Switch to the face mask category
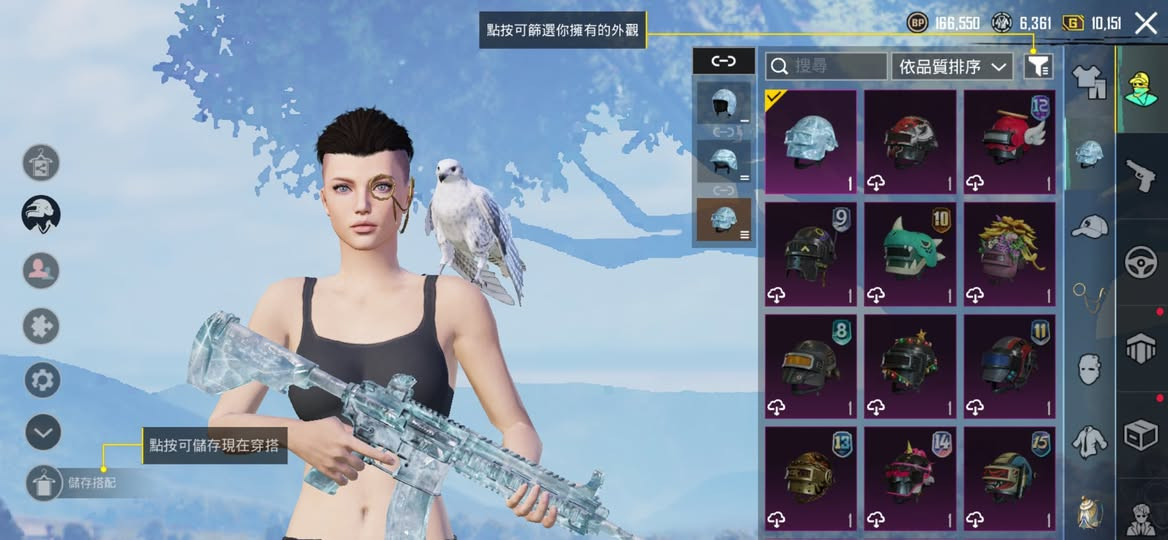Screen dimensions: 1168x540 click(x=1089, y=369)
